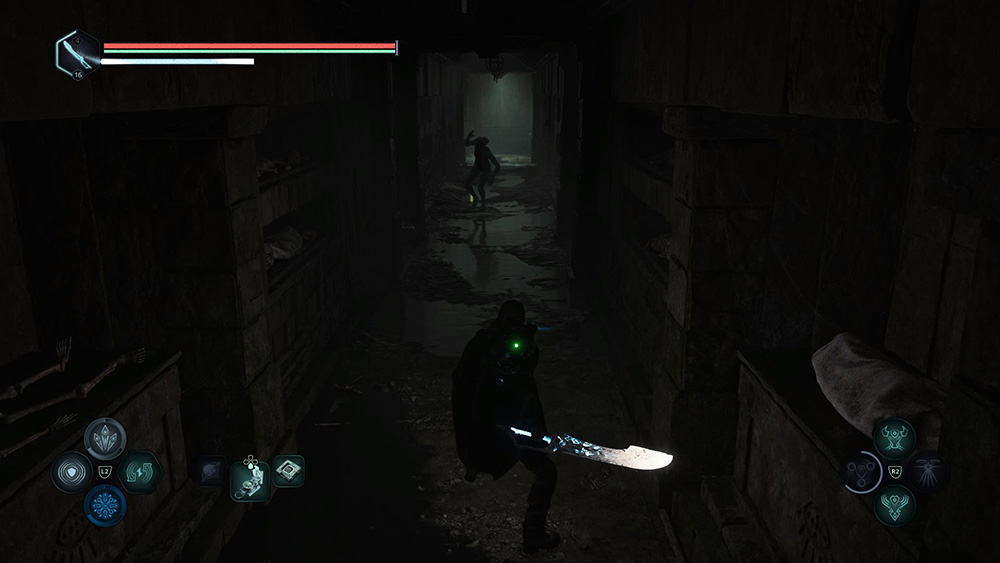Screen dimensions: 1000x563
Task: Activate the winged shield ability
Action: [893, 504]
